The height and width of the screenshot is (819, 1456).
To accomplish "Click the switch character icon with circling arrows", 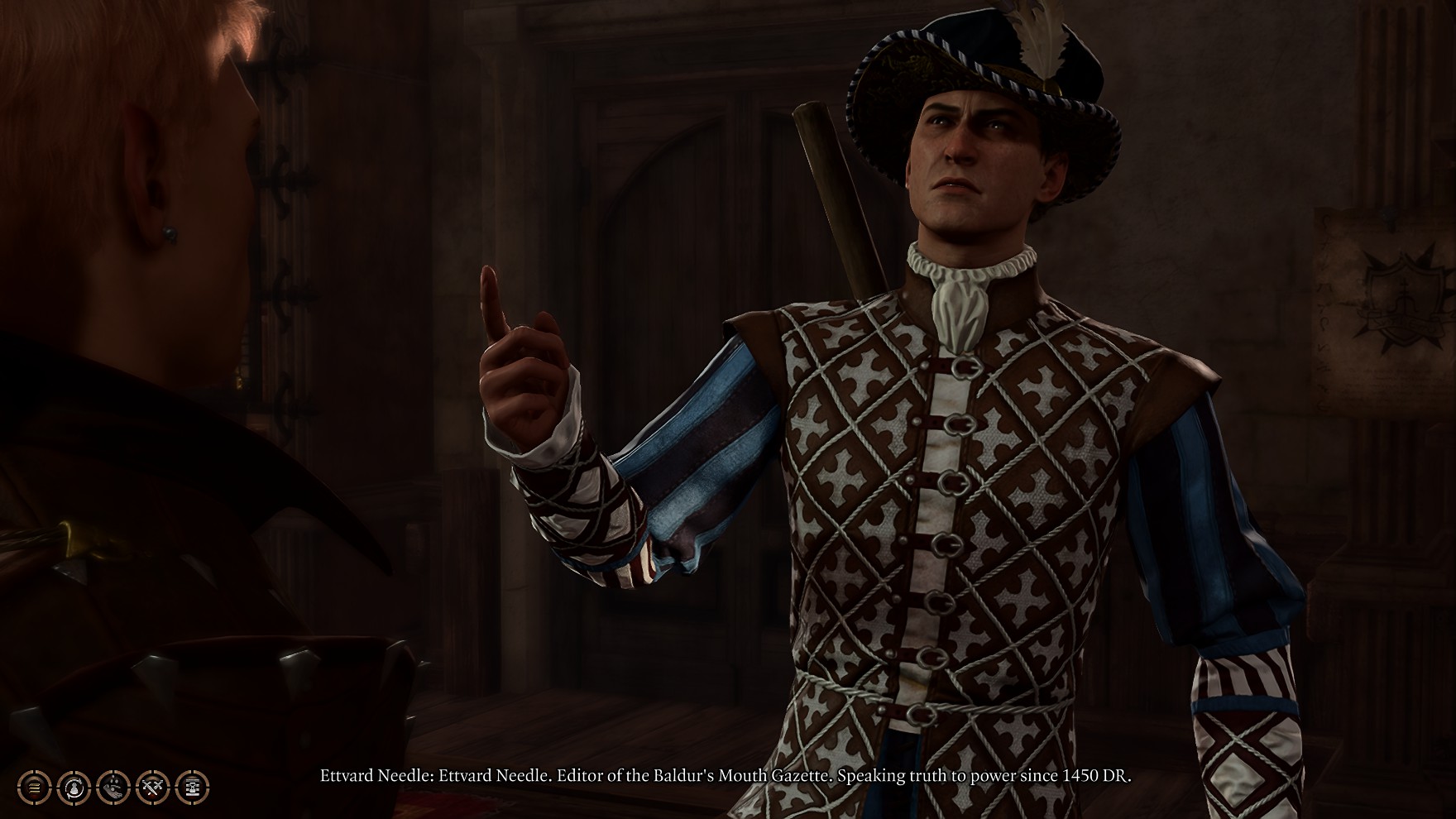I will (x=74, y=787).
